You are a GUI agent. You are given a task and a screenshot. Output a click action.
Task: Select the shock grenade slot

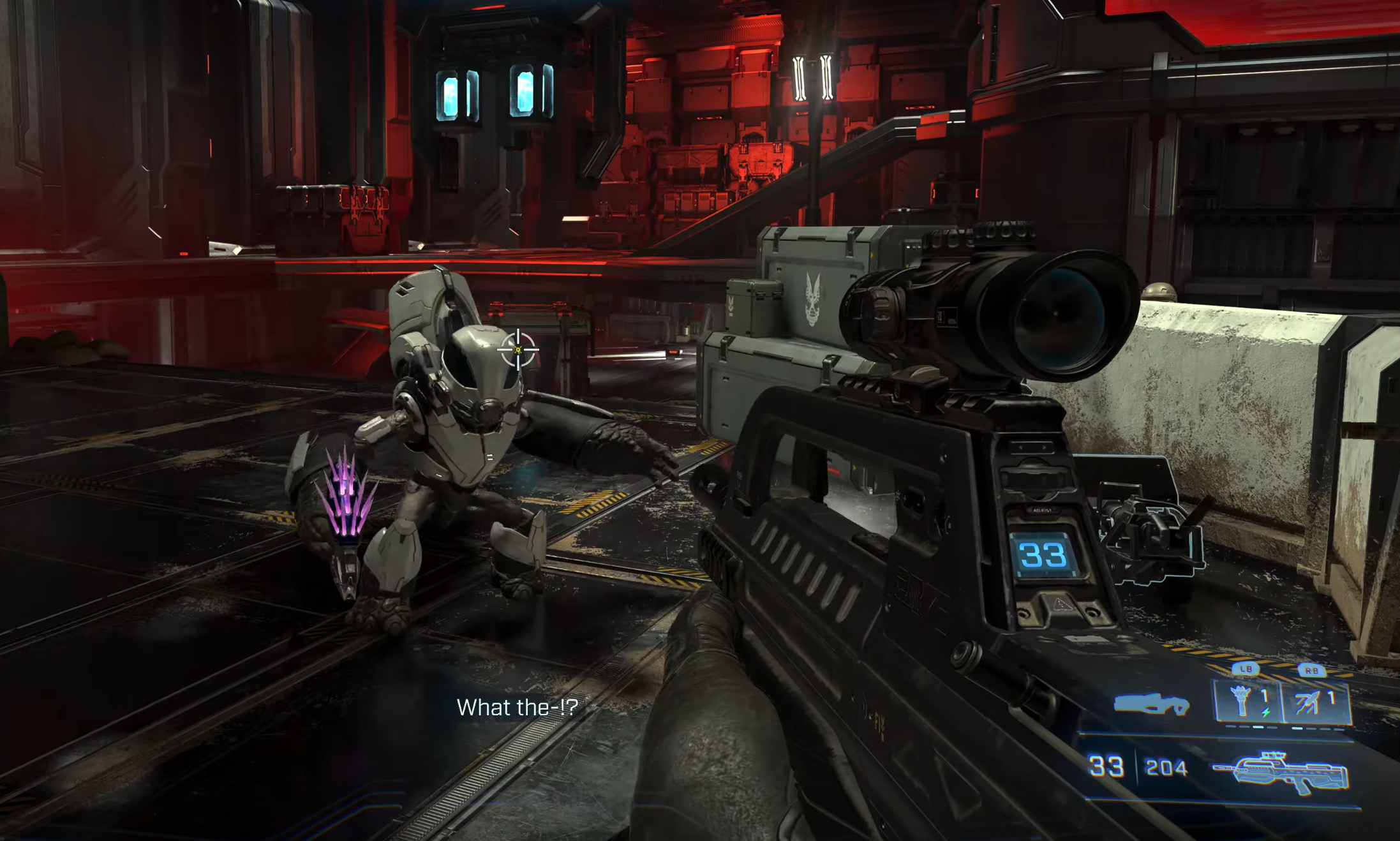[1246, 703]
